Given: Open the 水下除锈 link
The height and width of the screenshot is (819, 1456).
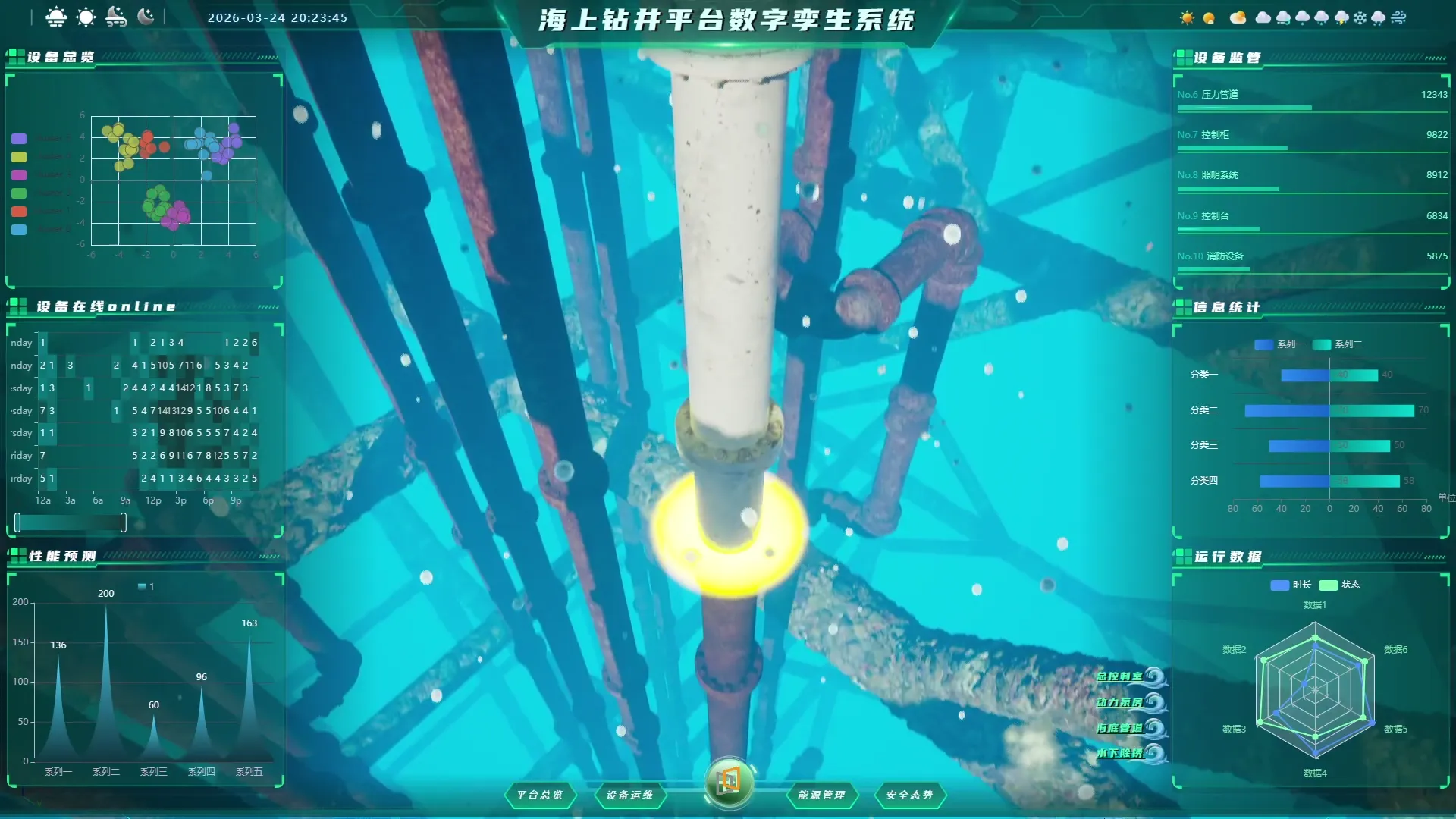Looking at the screenshot, I should pyautogui.click(x=1122, y=753).
